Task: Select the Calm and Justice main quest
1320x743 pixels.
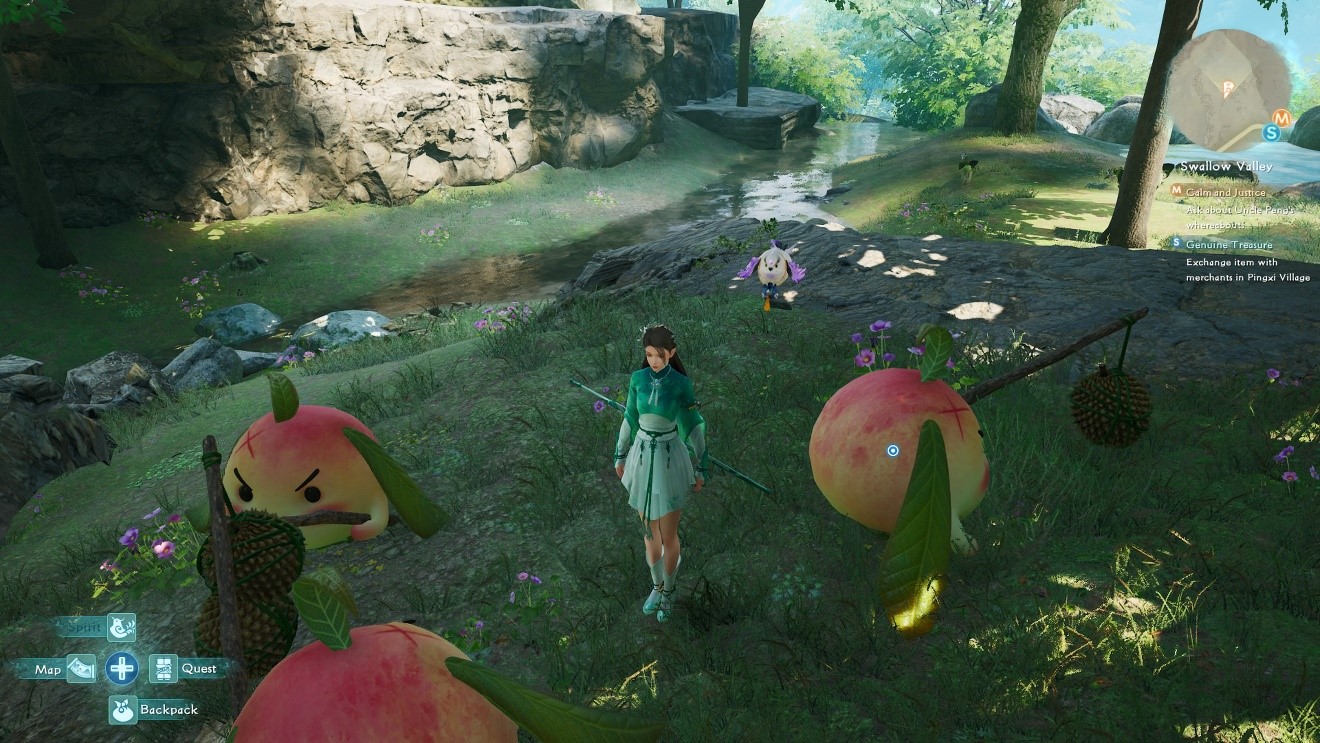Action: click(1225, 191)
